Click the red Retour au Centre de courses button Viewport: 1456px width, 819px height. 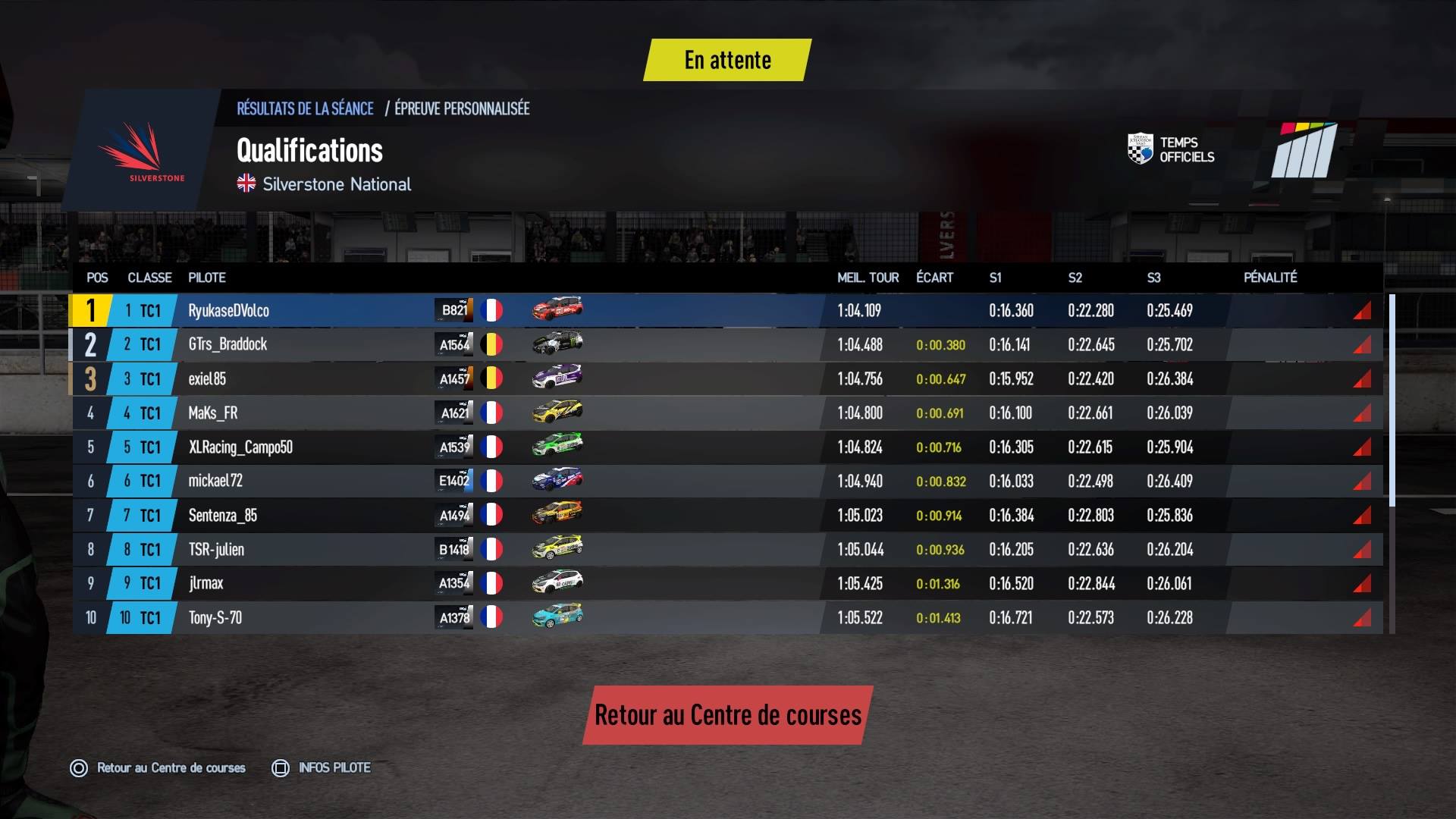728,715
